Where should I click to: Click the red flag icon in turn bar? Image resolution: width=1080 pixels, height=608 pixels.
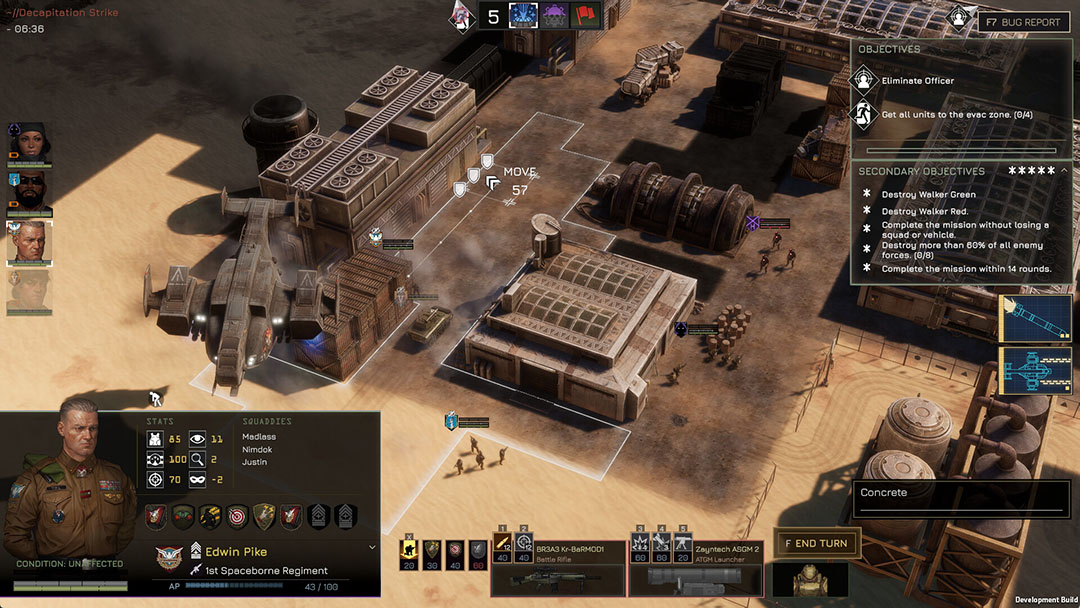coord(585,15)
